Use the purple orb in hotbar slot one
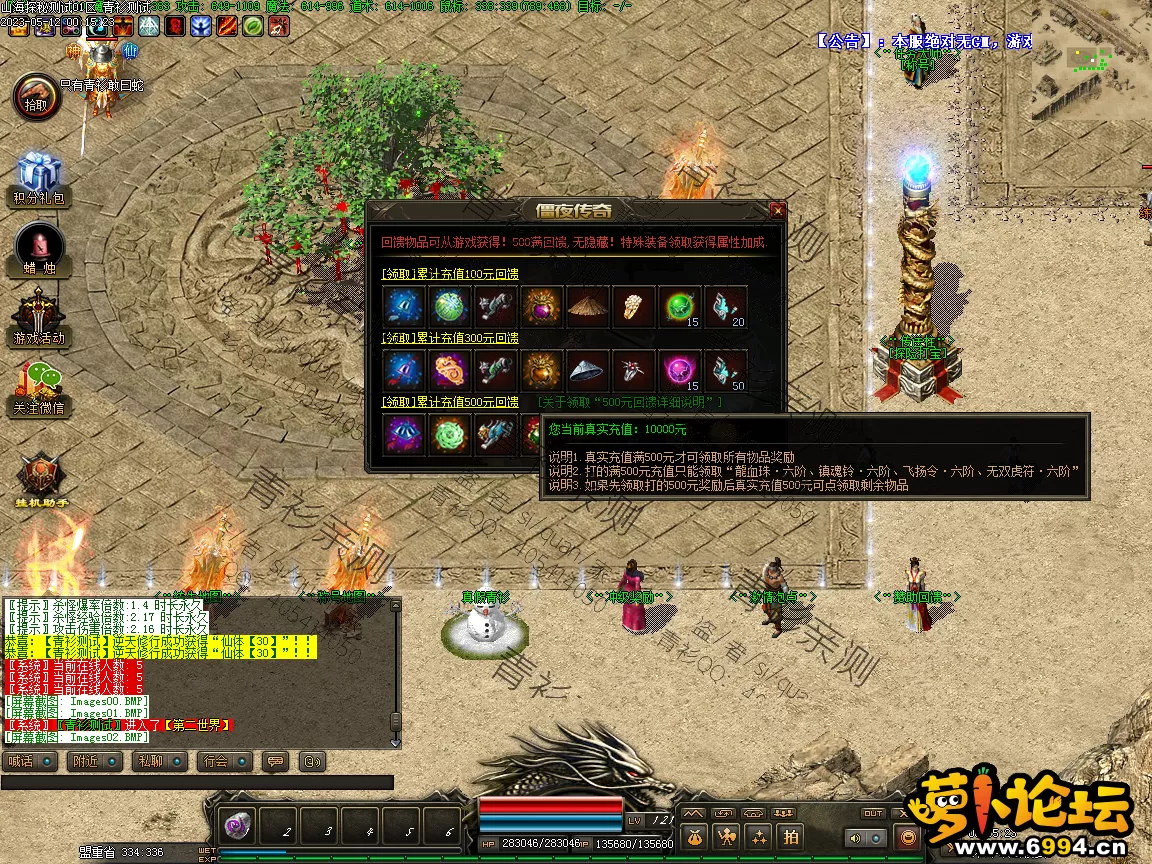 coord(237,826)
